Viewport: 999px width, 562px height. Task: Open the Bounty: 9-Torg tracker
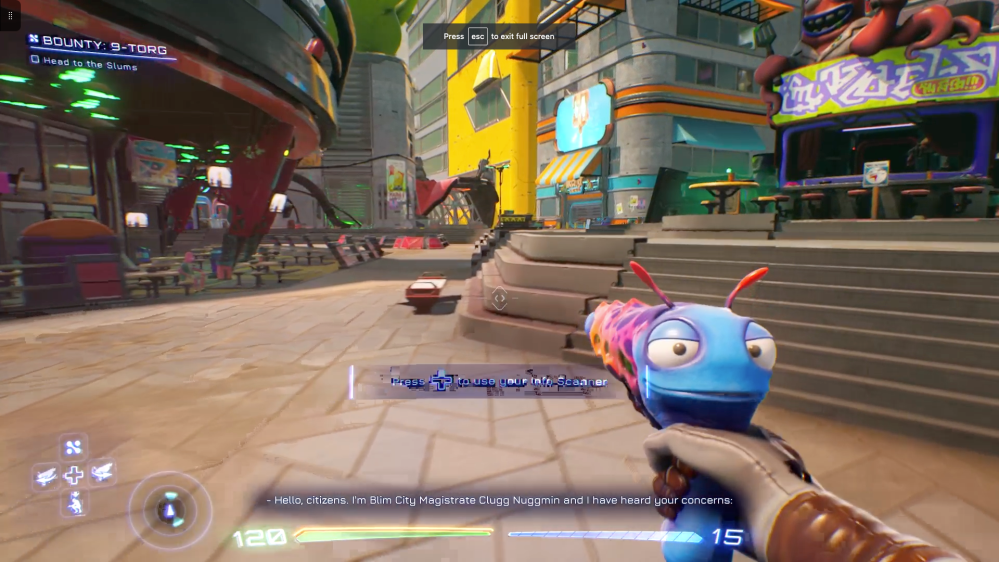(98, 47)
